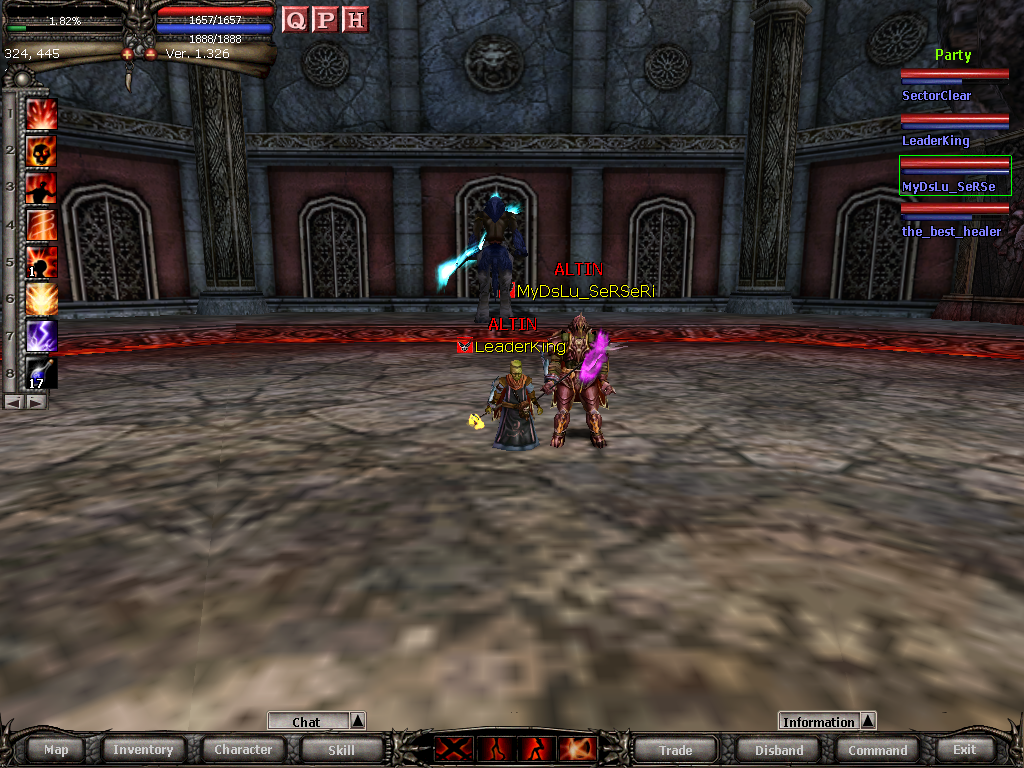
Task: Open the Command menu
Action: pos(877,749)
